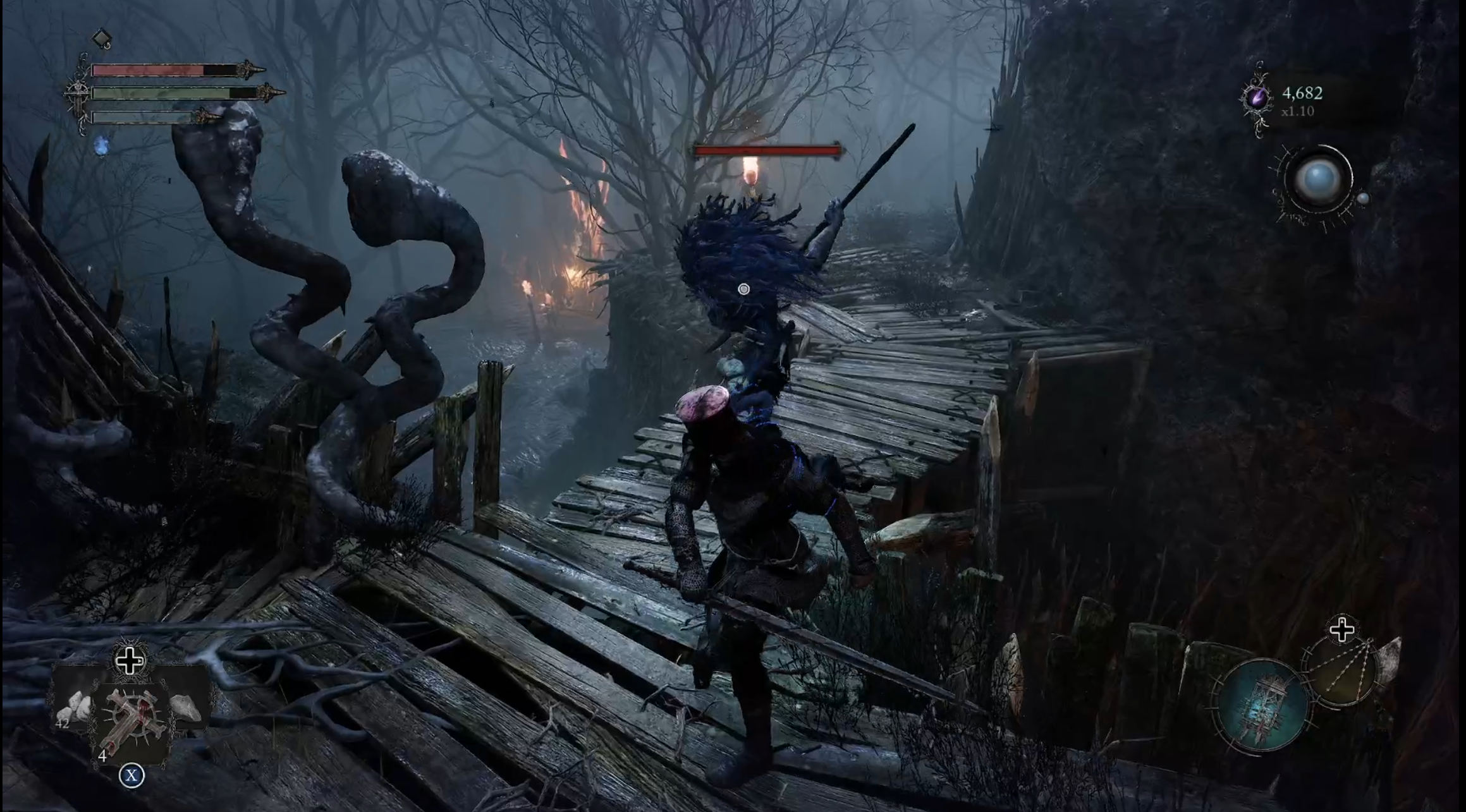Click the 4,682 vigor counter text
Viewport: 1466px width, 812px height.
click(1302, 94)
